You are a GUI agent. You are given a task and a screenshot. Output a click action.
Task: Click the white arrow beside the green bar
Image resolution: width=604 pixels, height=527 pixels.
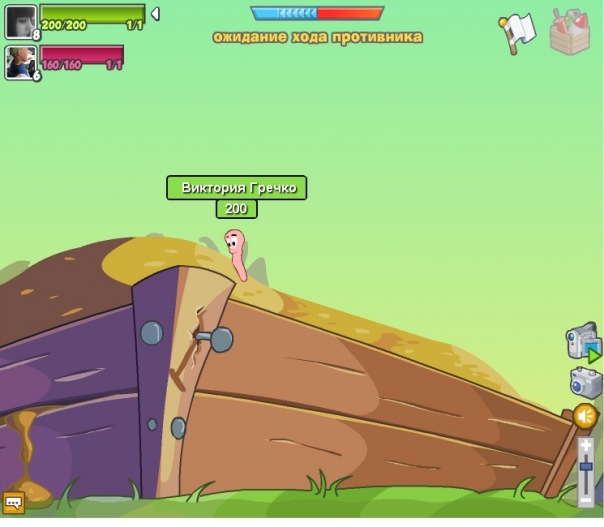(155, 14)
